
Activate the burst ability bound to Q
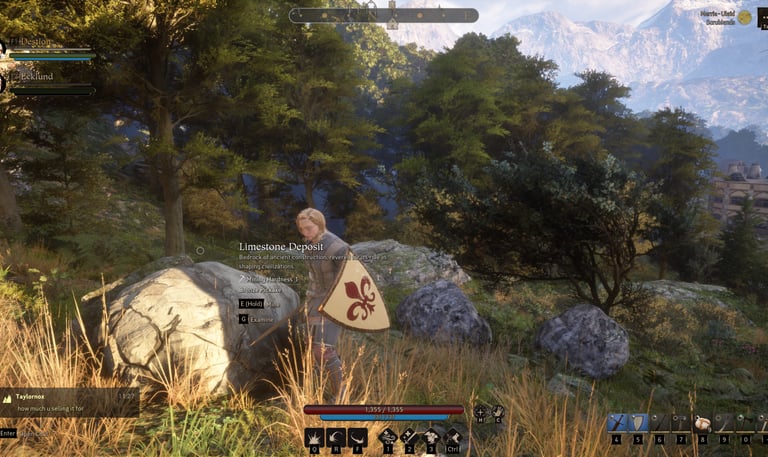coord(314,437)
